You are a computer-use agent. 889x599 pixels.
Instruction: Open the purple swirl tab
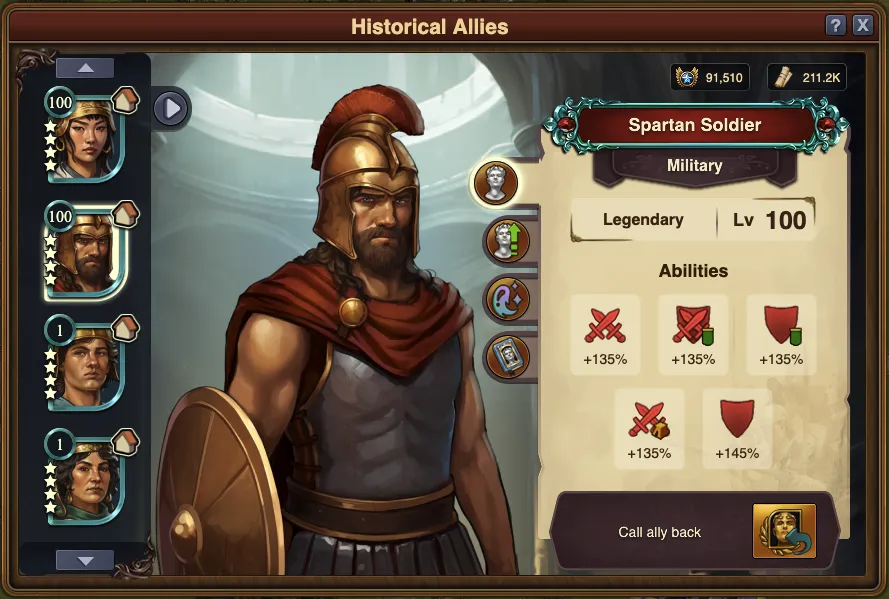(505, 298)
